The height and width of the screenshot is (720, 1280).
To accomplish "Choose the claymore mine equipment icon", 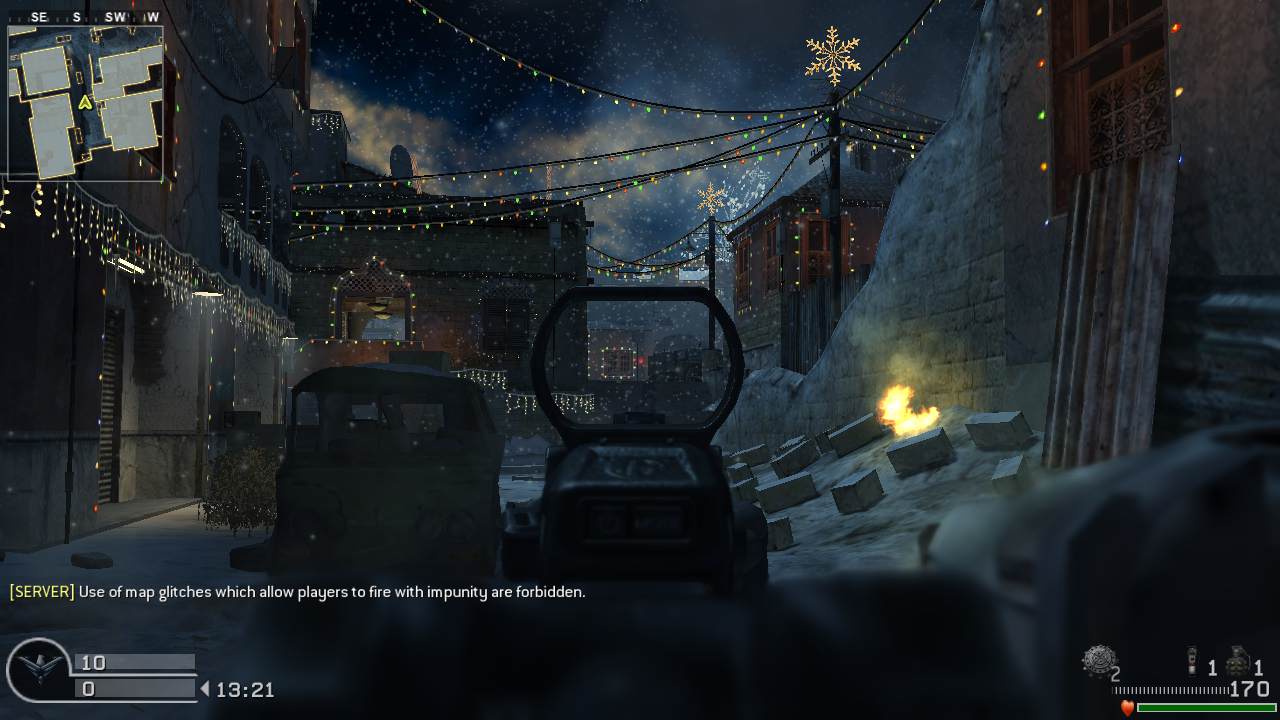I will point(1099,661).
